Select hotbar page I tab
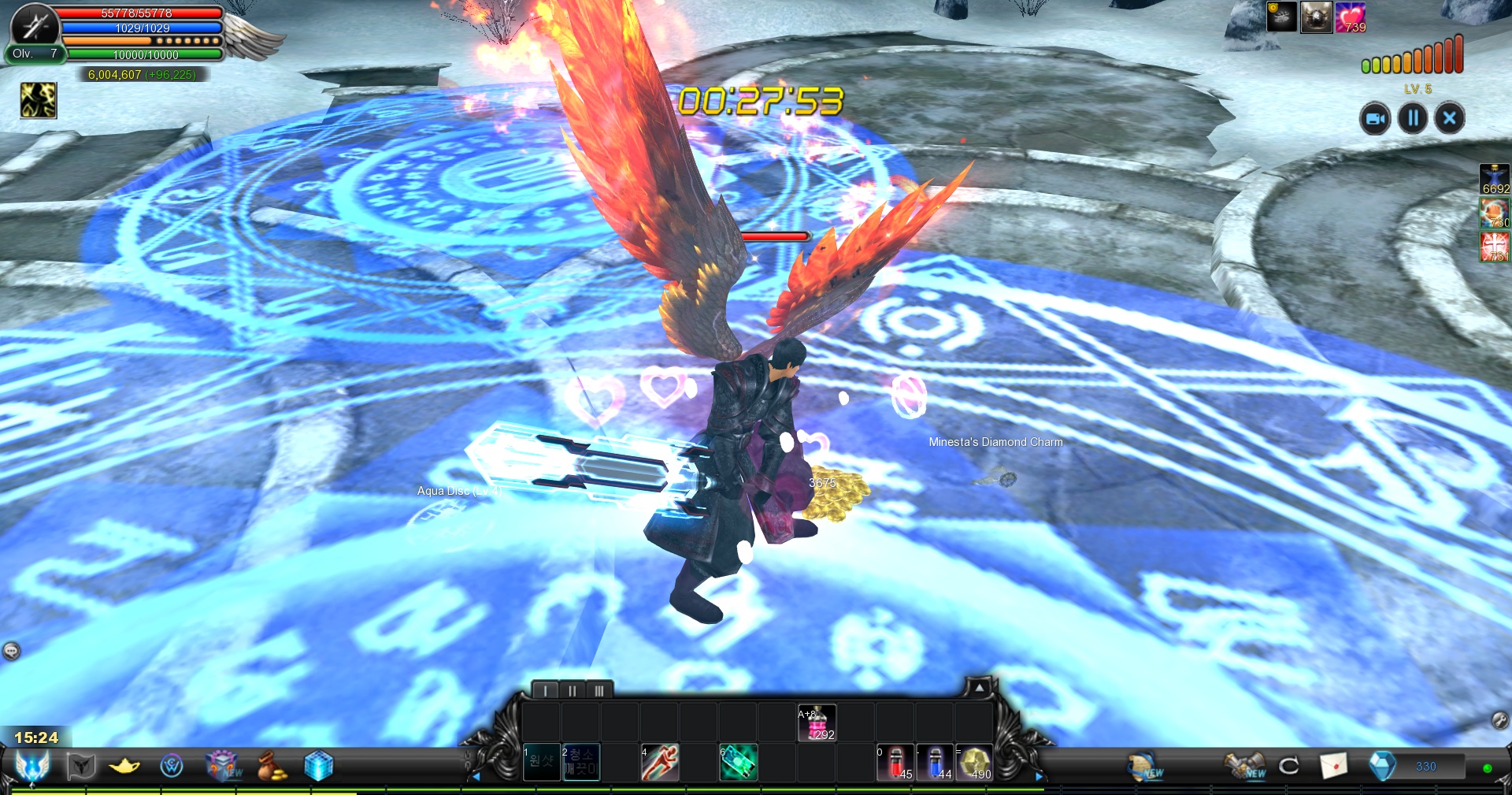 pyautogui.click(x=545, y=691)
